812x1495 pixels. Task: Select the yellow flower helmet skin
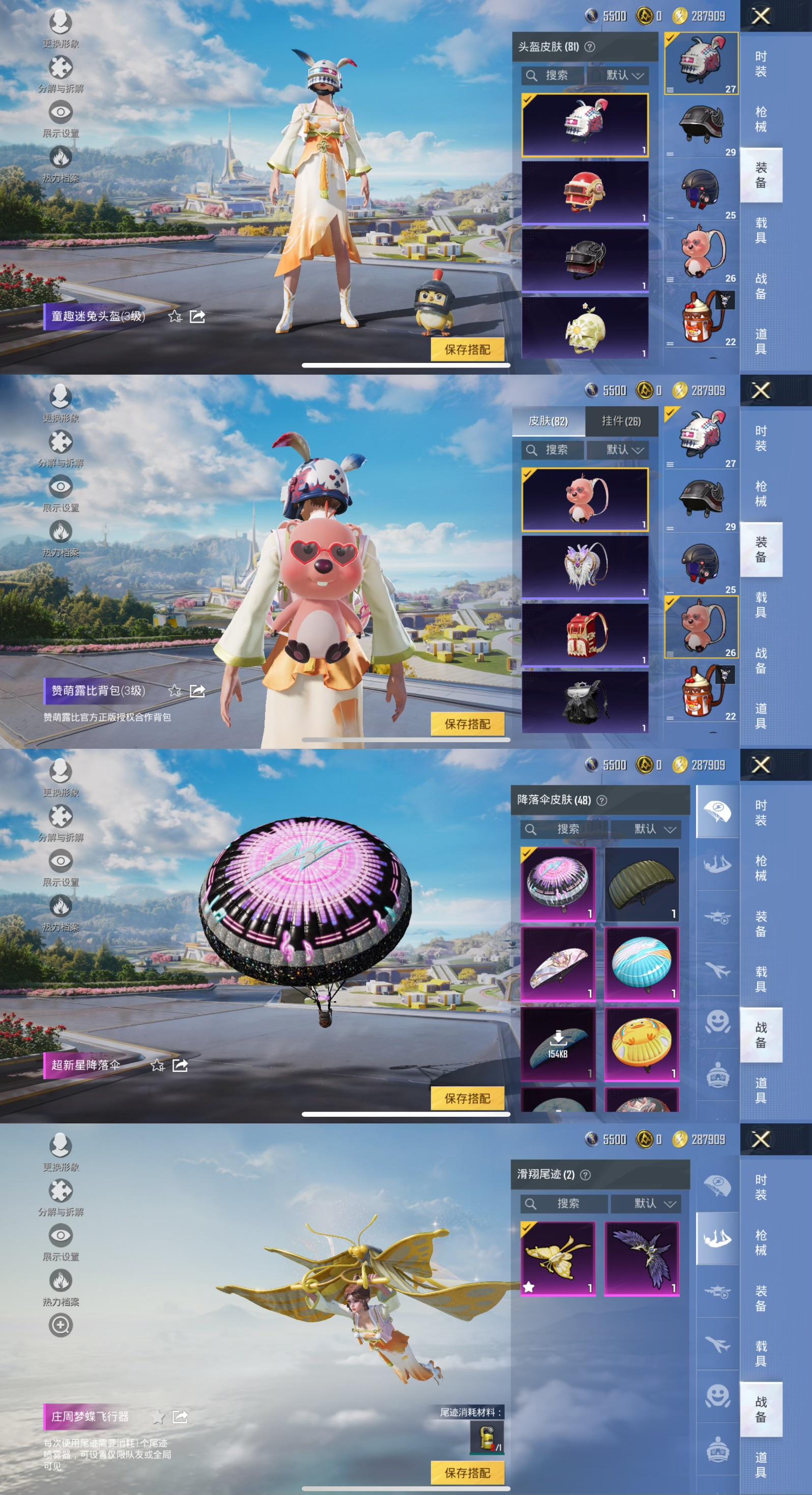[585, 328]
